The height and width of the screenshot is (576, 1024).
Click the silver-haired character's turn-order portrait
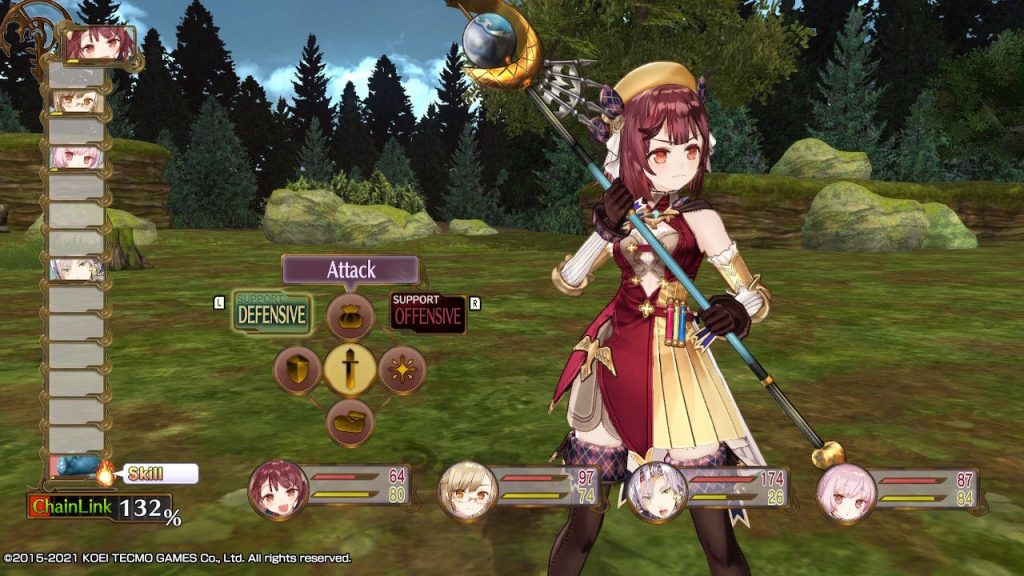coord(77,268)
